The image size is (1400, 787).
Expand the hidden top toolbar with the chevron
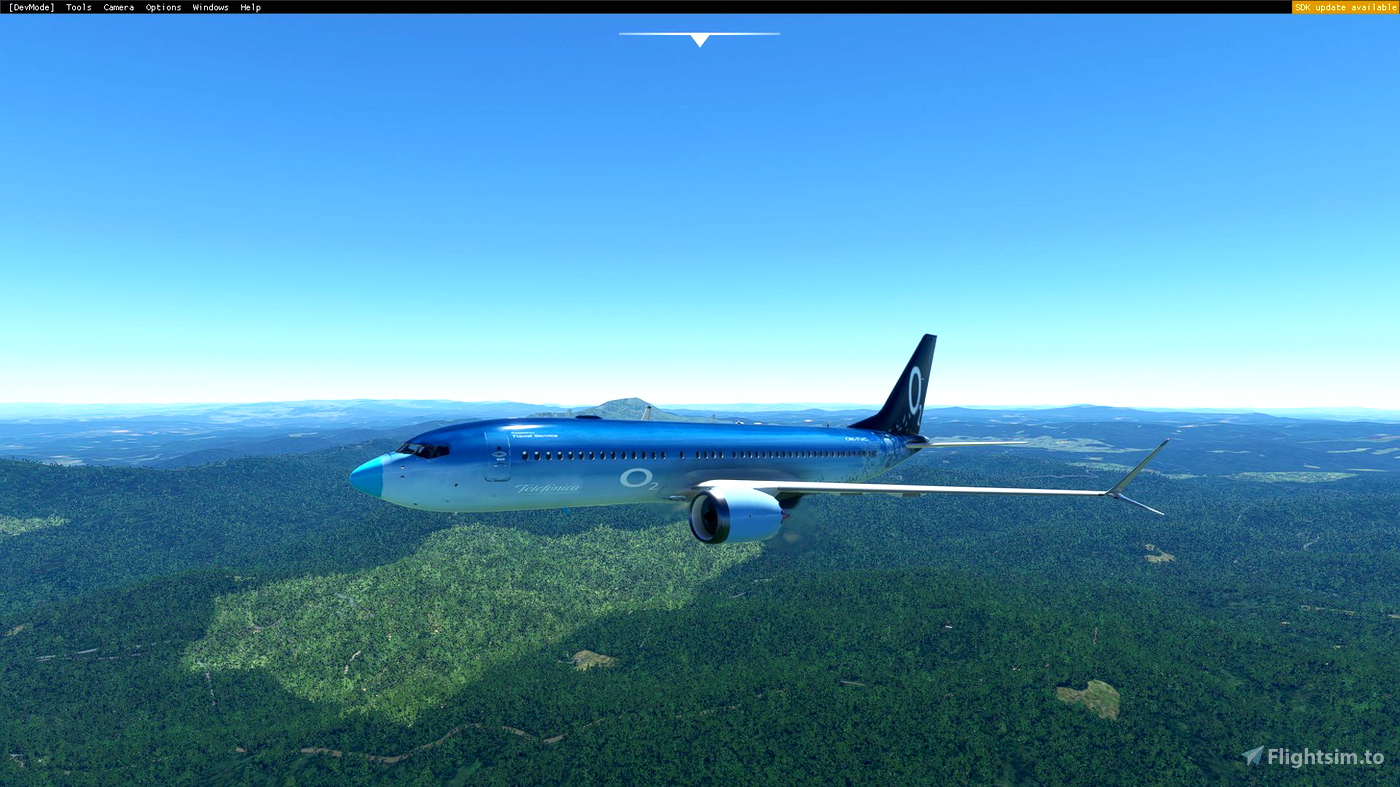pos(699,40)
